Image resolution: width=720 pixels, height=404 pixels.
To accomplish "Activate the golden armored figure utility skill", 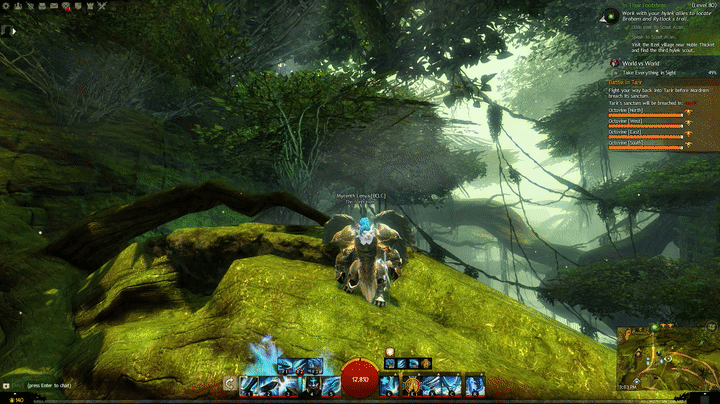I will click(x=412, y=383).
